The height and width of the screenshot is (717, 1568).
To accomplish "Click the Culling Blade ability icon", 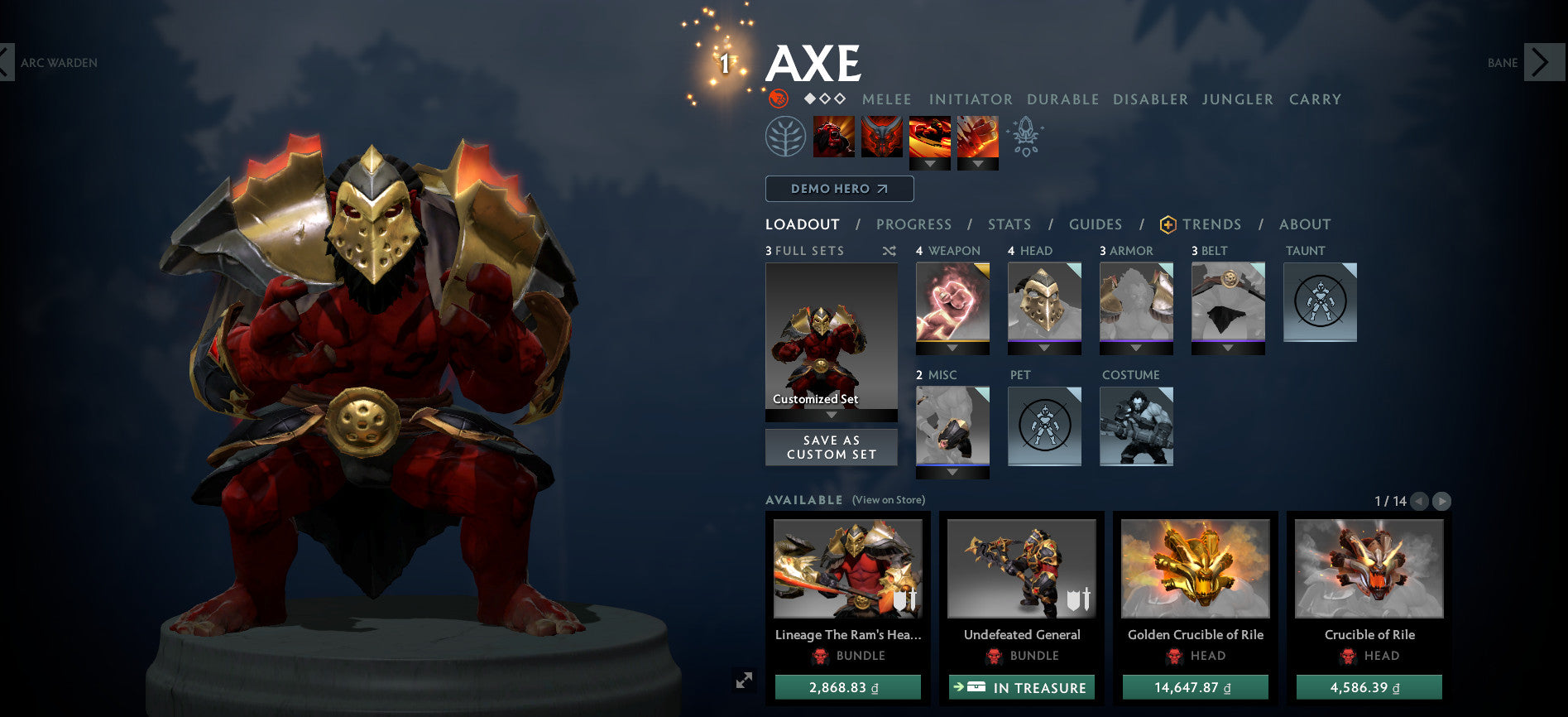I will click(x=979, y=135).
